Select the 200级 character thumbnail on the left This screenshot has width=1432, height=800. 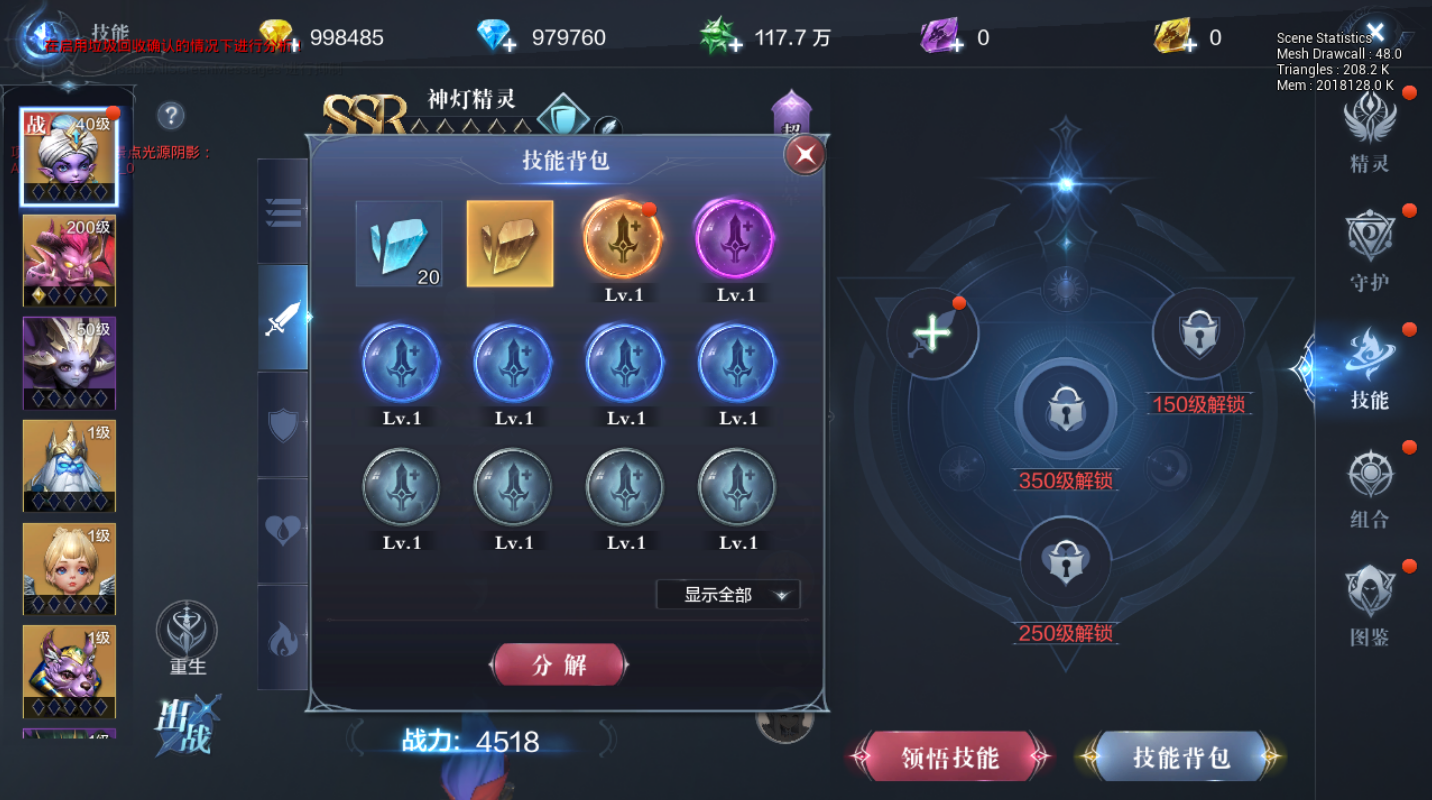(68, 260)
